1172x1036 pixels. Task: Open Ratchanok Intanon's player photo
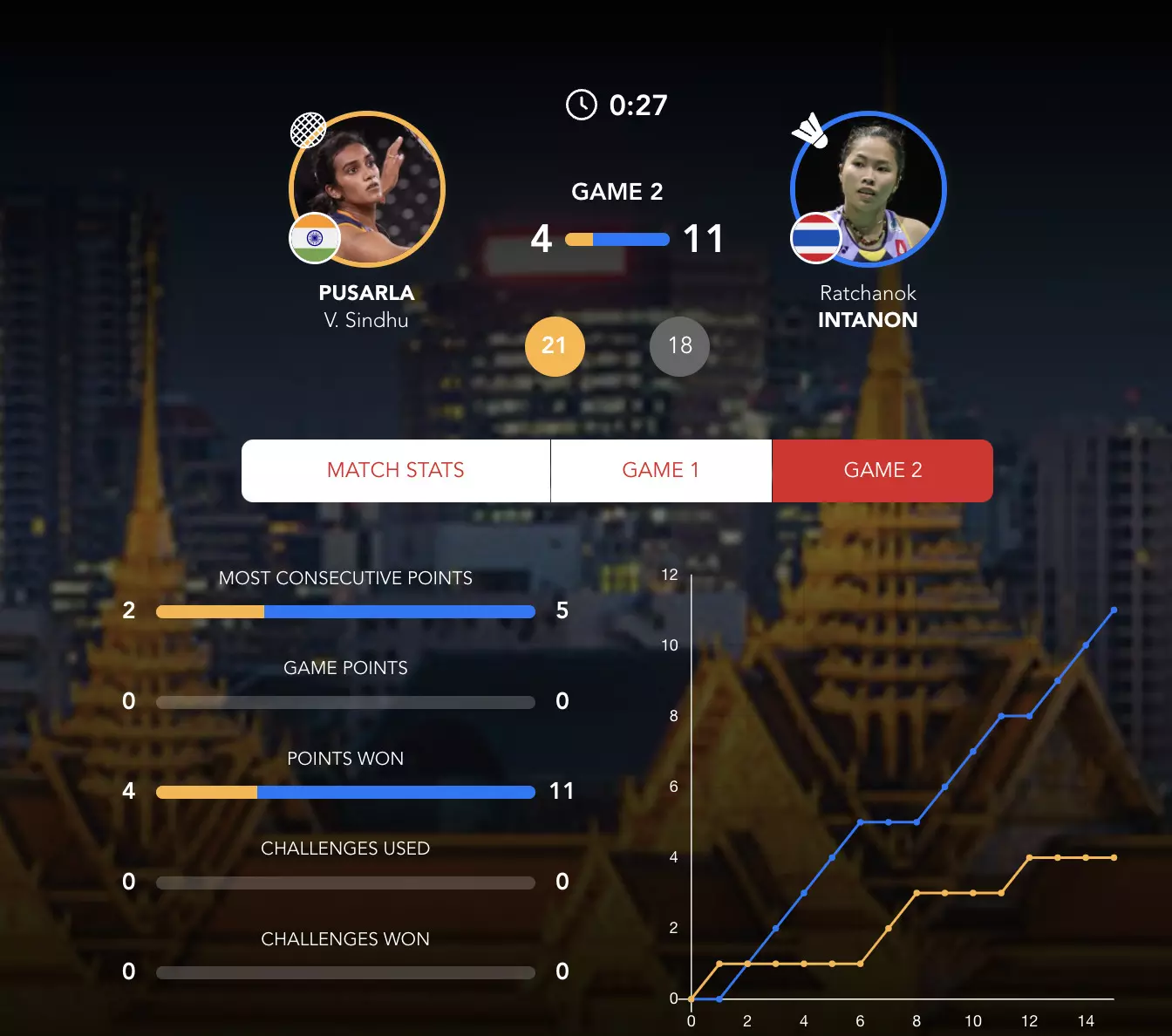click(x=869, y=188)
